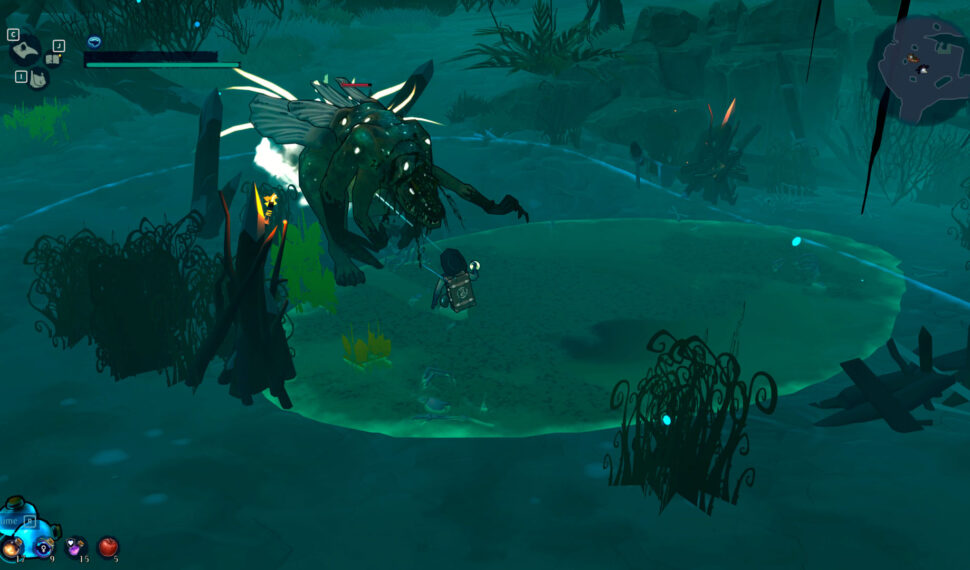Open the journal book icon
970x570 pixels.
[54, 59]
